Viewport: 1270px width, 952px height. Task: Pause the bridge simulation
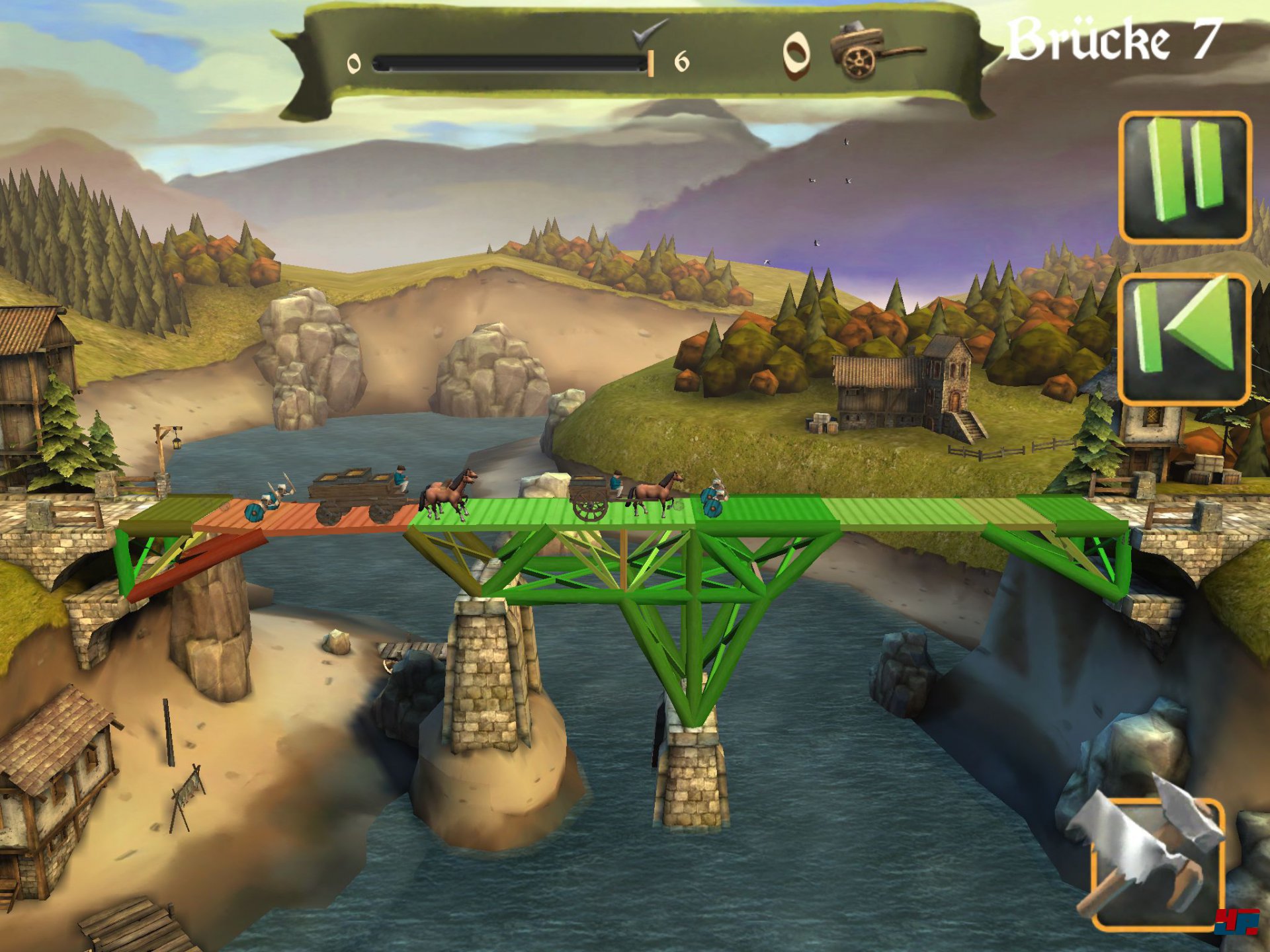pos(1185,177)
